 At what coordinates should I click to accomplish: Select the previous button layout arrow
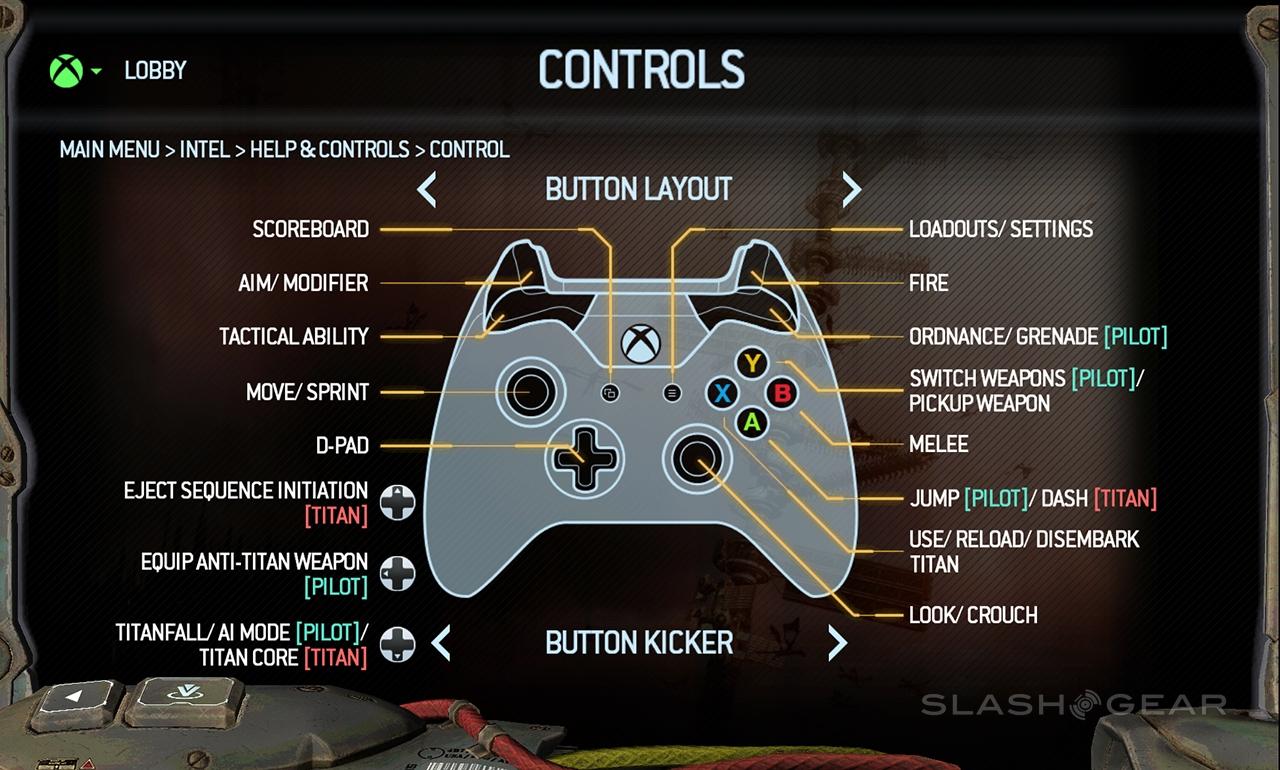coord(427,189)
